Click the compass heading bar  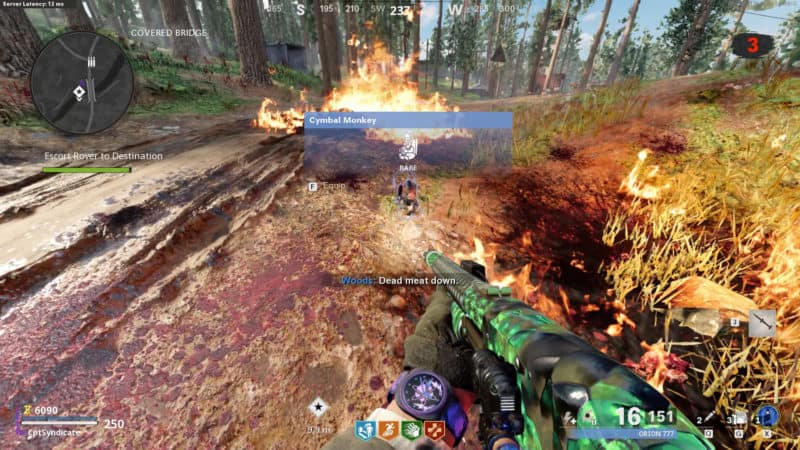(400, 12)
